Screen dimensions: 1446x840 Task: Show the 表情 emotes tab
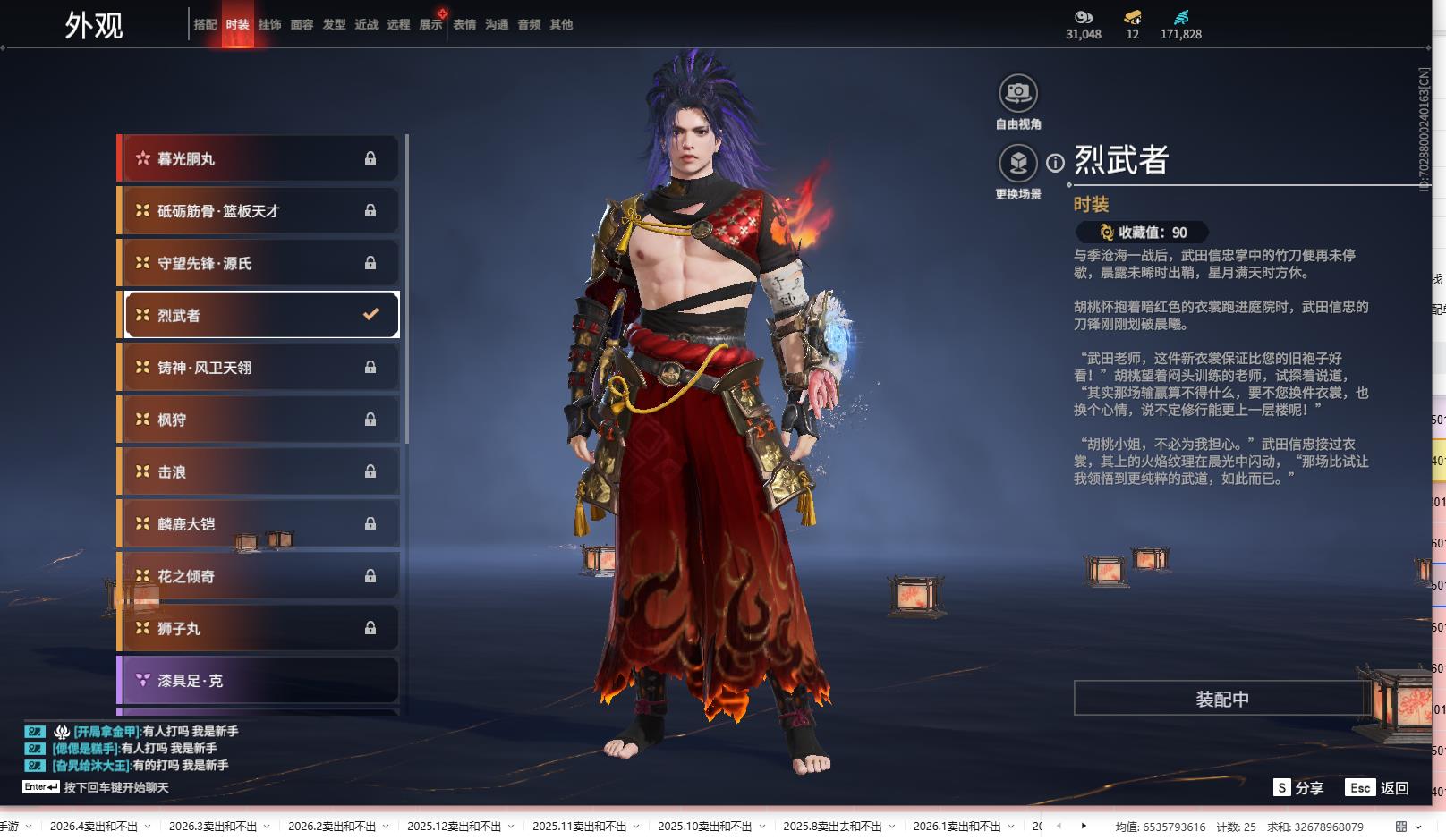point(464,25)
